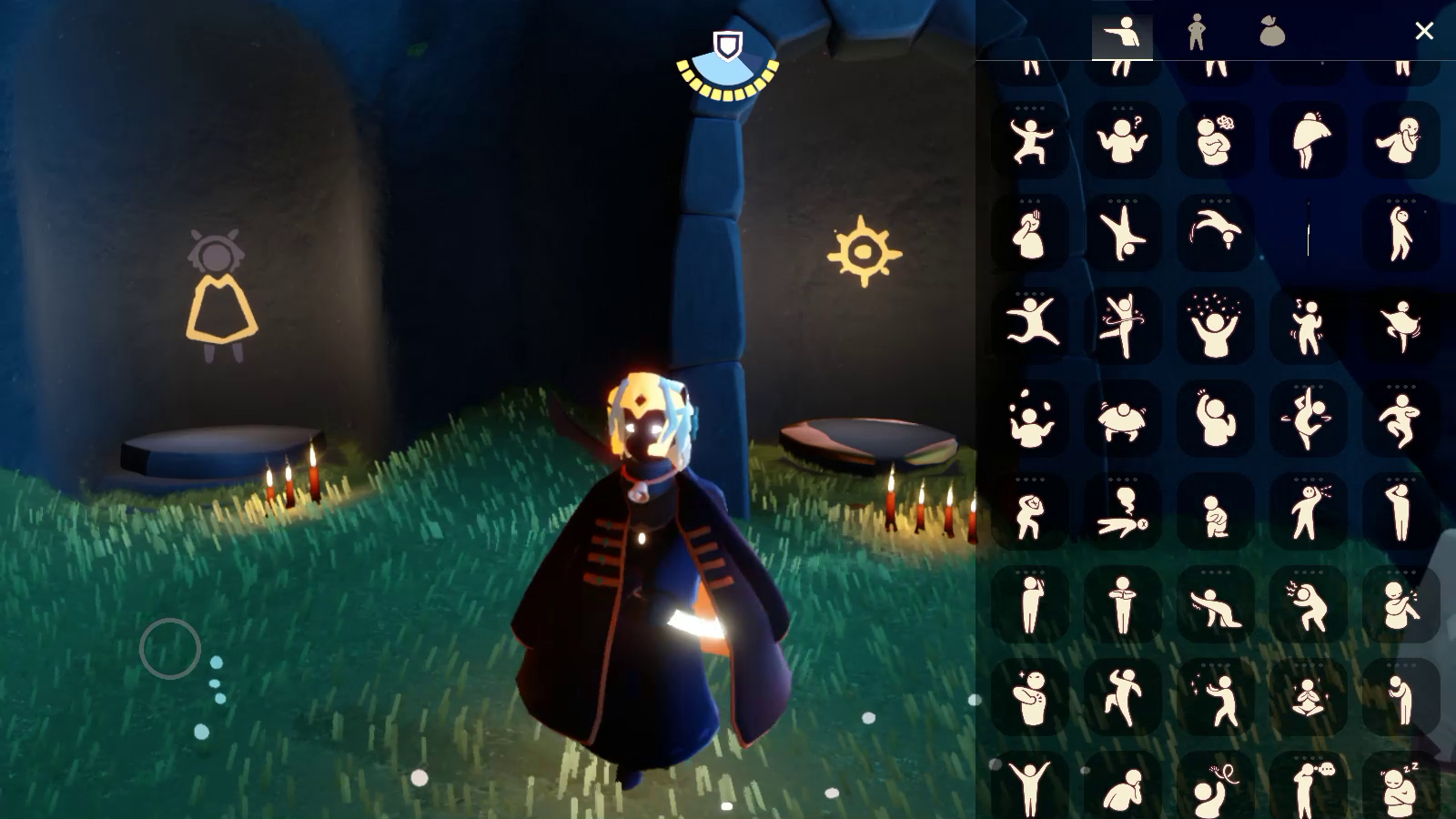
Task: Perform the handstand emote
Action: click(1122, 233)
